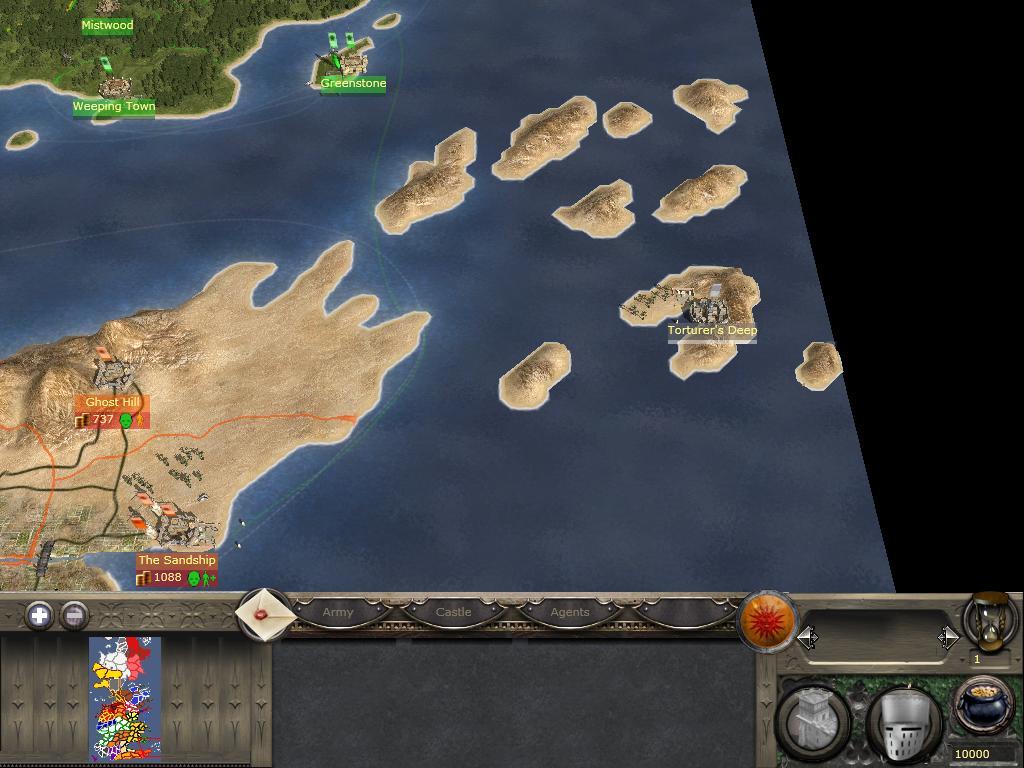This screenshot has height=768, width=1024.
Task: Switch to the Castle tab
Action: (453, 612)
